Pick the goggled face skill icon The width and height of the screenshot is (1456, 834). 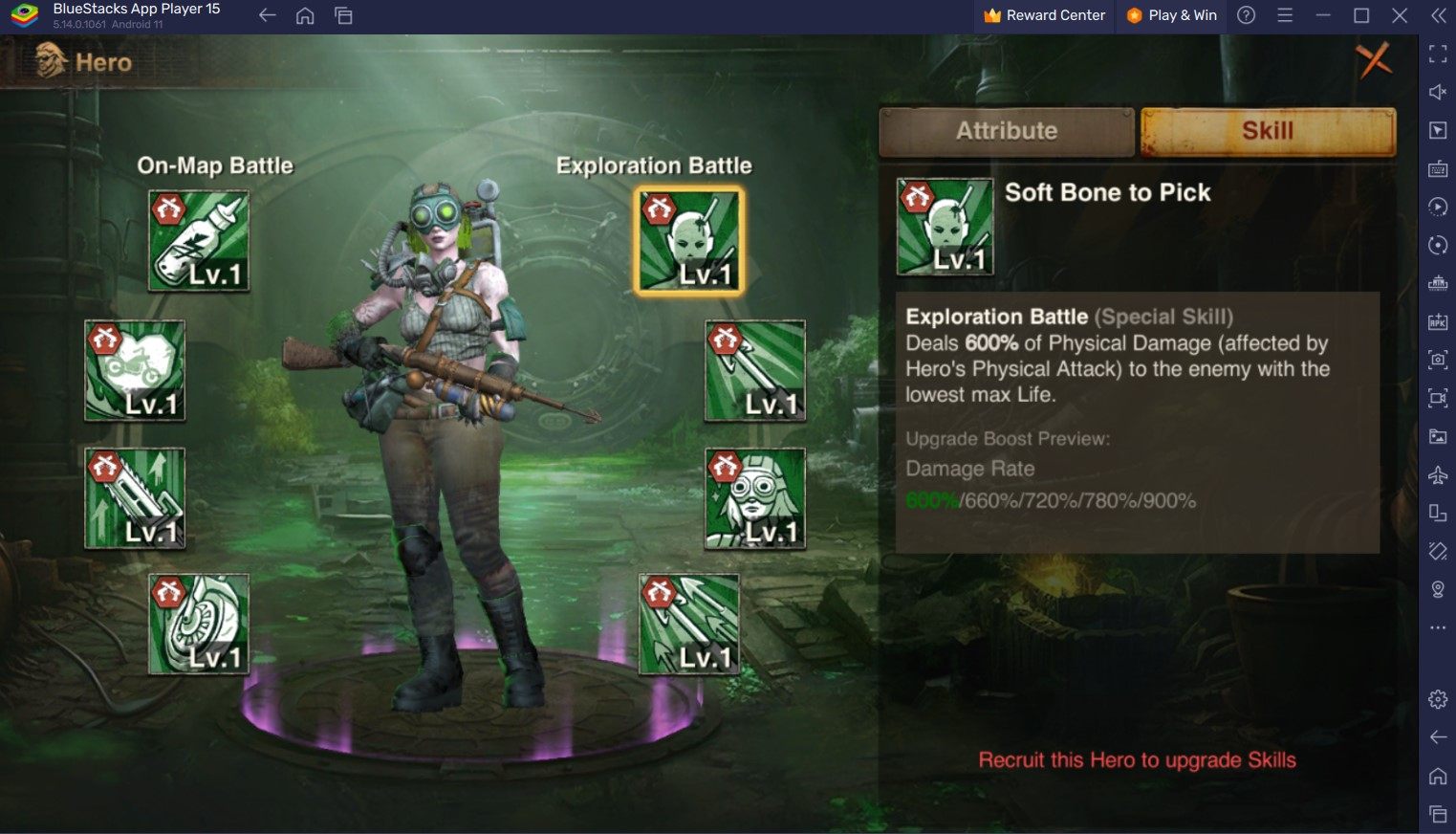(x=755, y=498)
